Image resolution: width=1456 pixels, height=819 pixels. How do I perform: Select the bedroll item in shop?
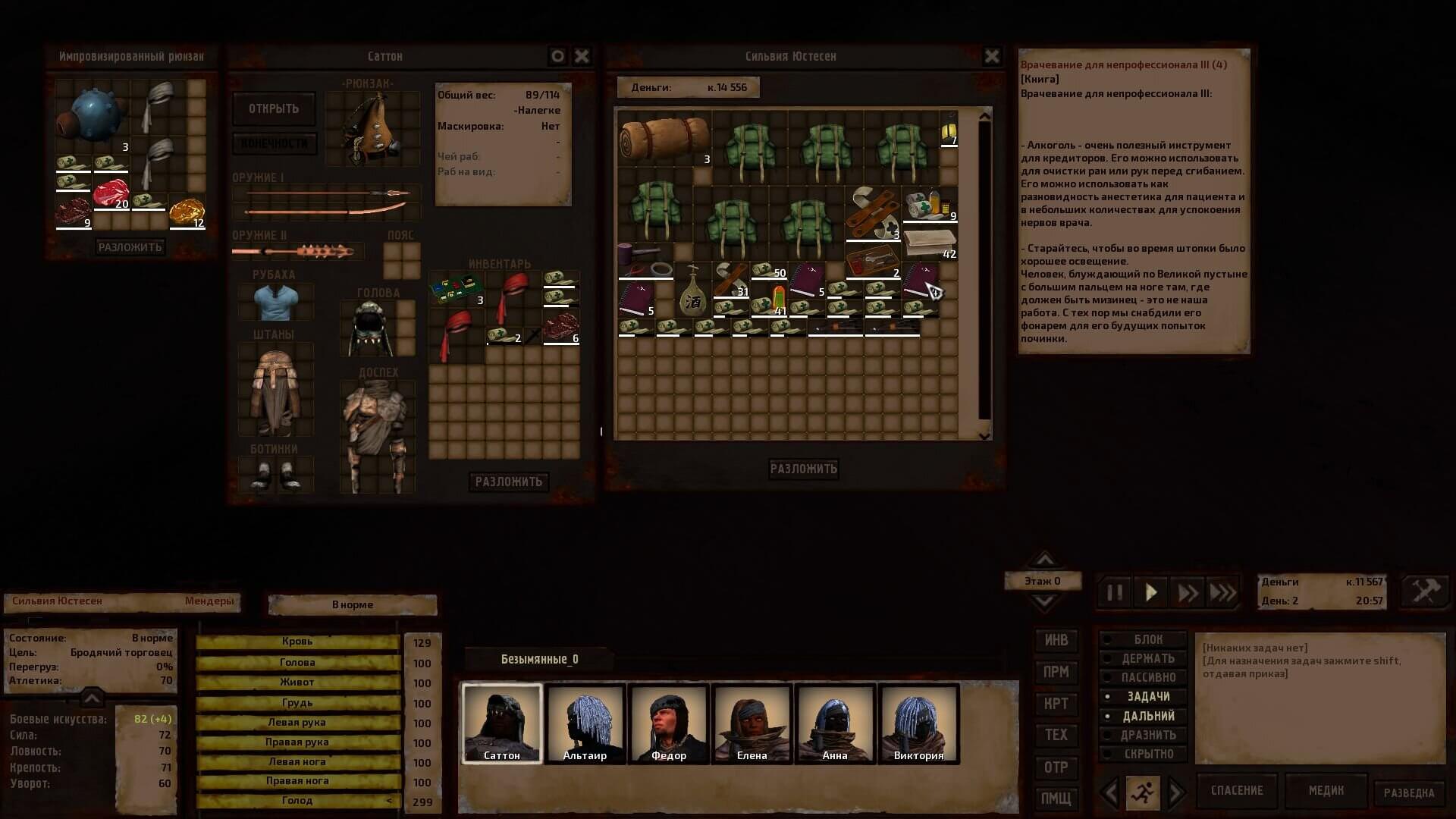(664, 139)
